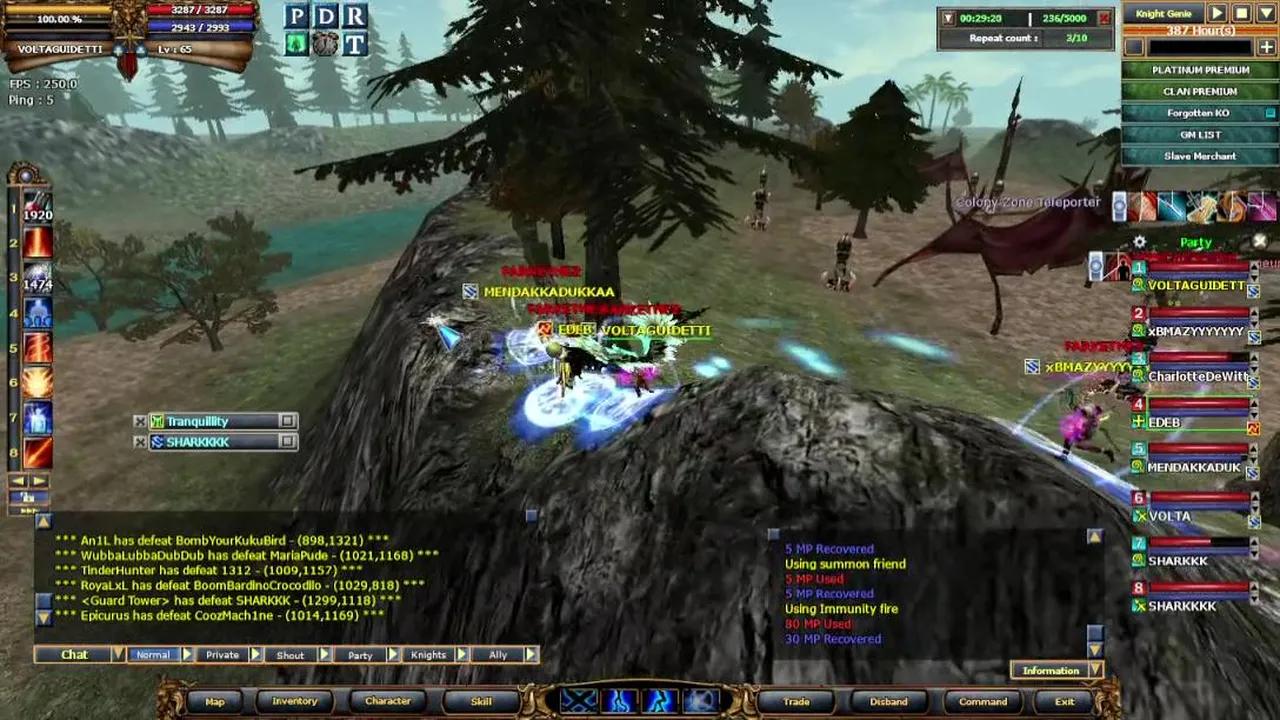
Task: Open the Map window
Action: click(x=215, y=701)
